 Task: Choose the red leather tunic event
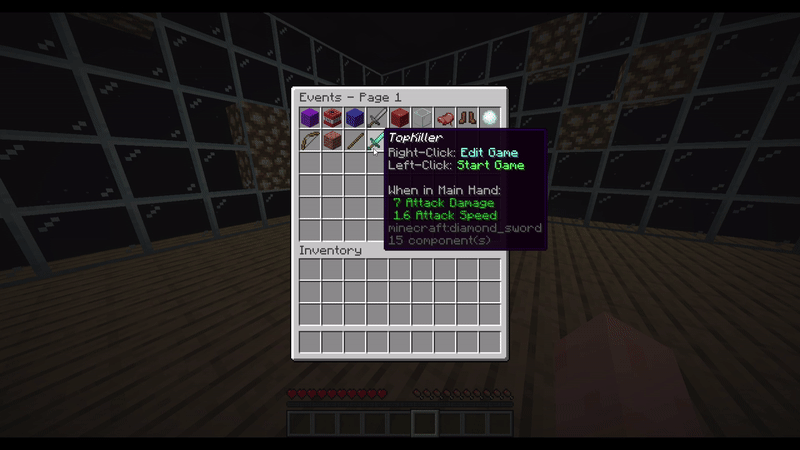(x=444, y=119)
